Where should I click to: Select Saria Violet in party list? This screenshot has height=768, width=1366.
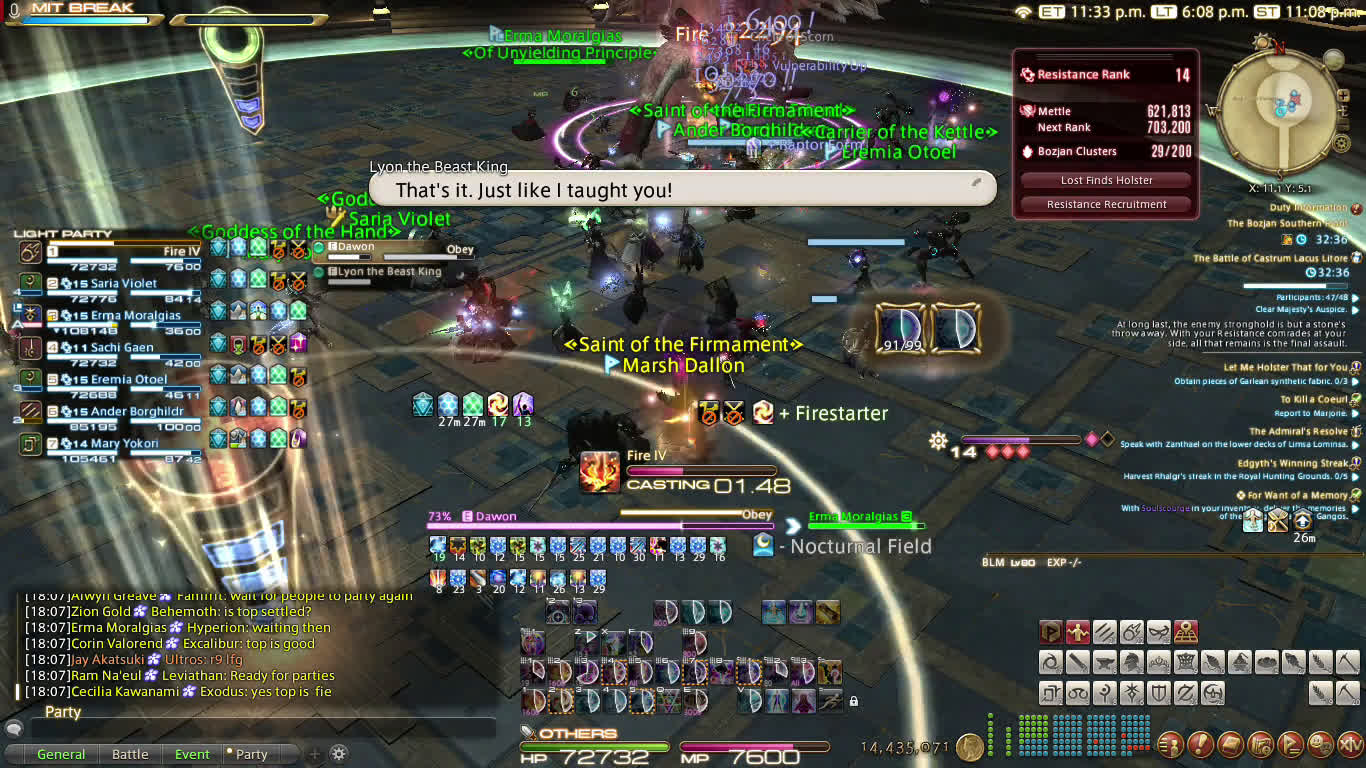(x=125, y=283)
